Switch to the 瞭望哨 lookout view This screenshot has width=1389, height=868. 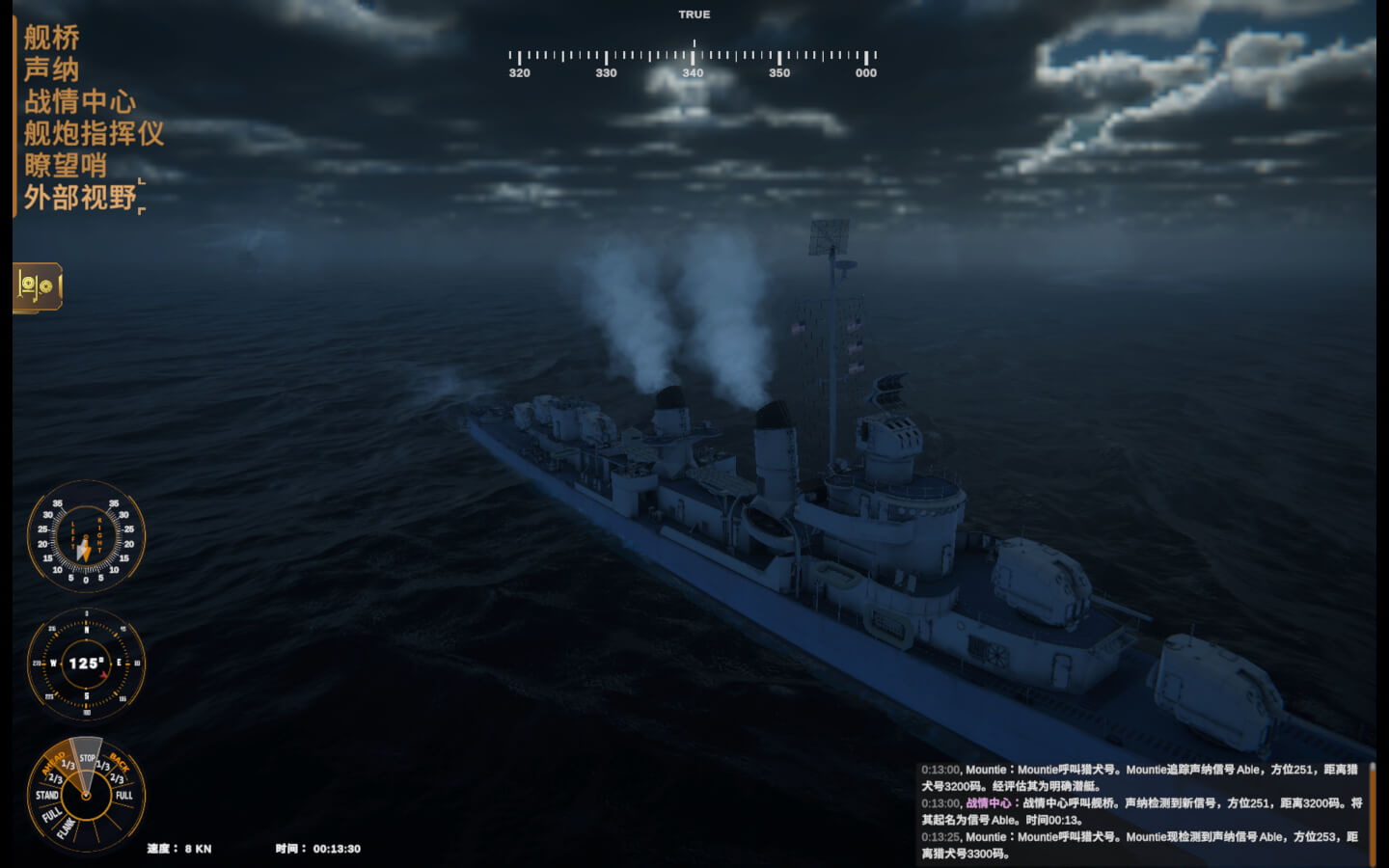pyautogui.click(x=65, y=166)
